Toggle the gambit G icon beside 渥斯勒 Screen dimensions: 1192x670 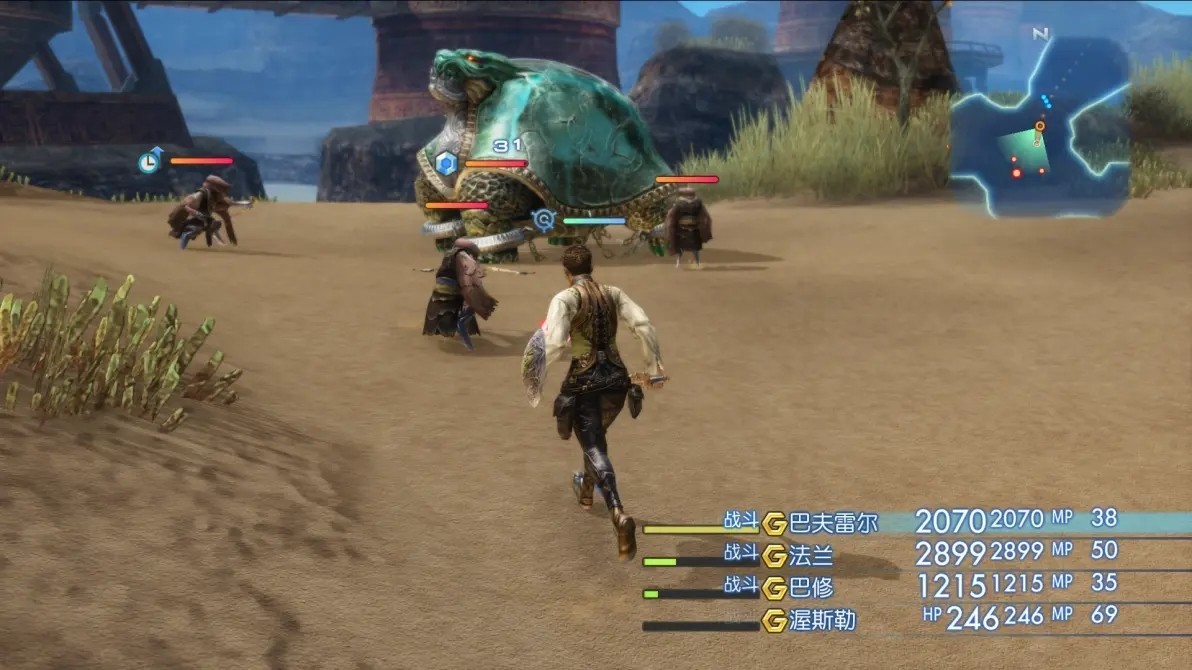774,620
